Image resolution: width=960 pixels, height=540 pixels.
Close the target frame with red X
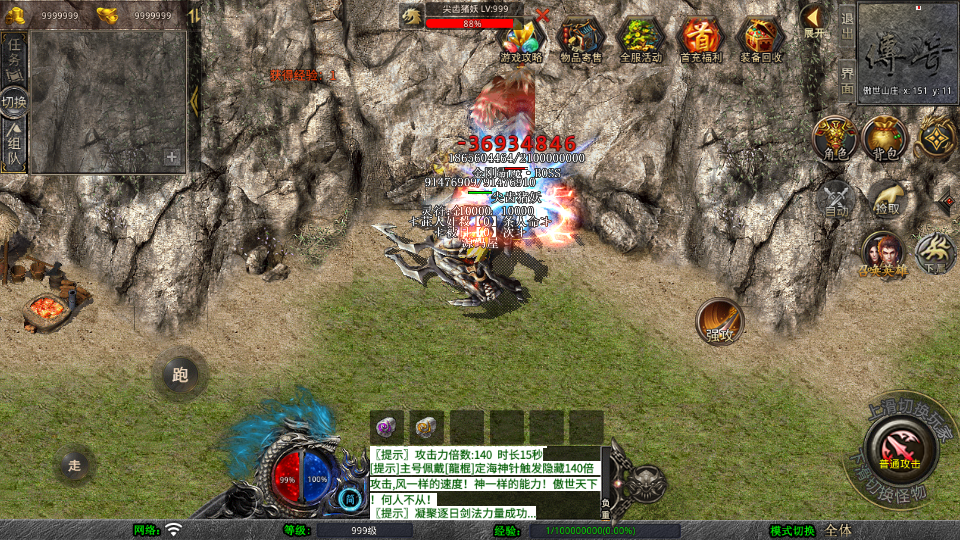(x=542, y=15)
